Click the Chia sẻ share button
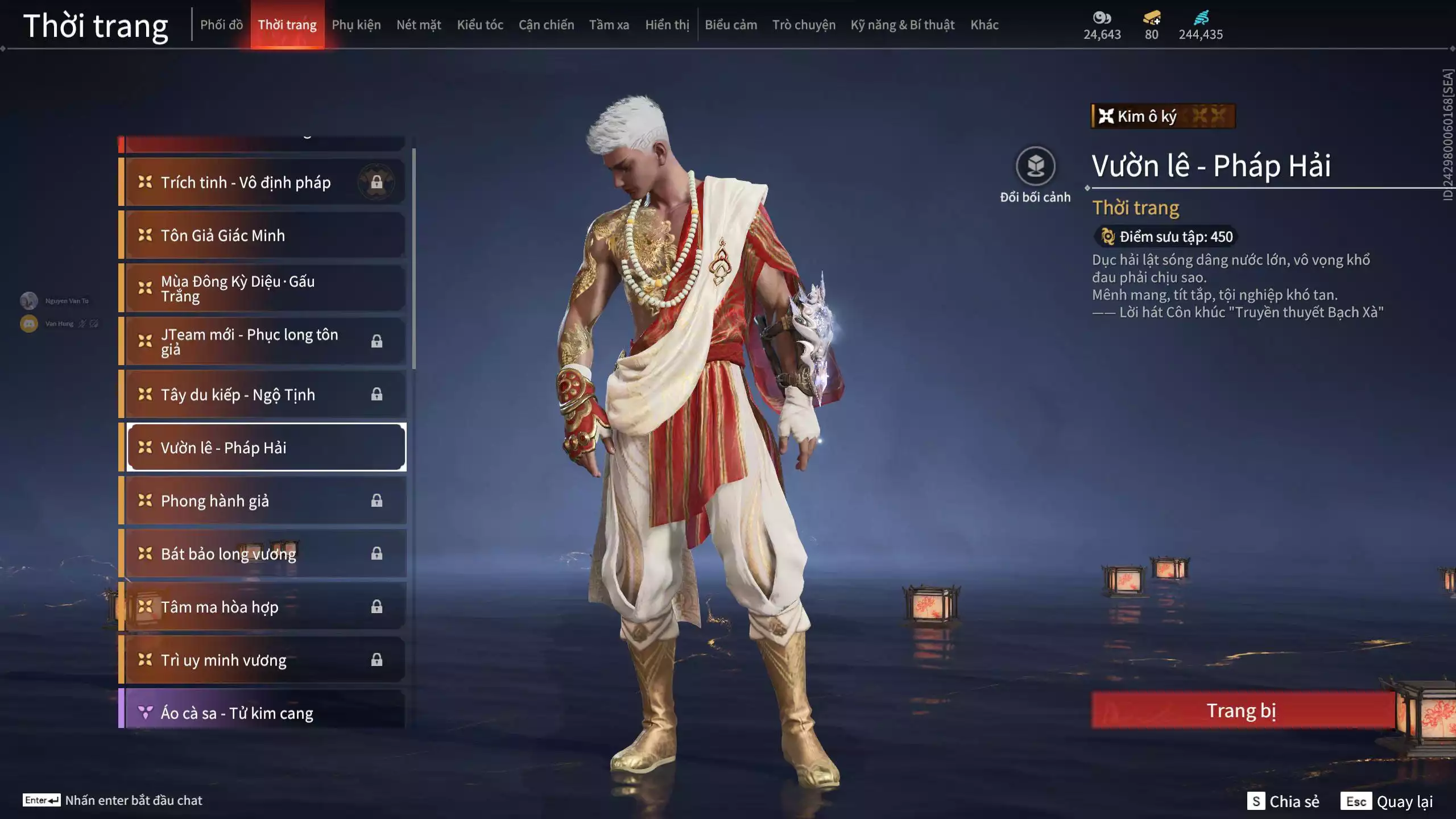This screenshot has width=1456, height=819. pos(1284,801)
